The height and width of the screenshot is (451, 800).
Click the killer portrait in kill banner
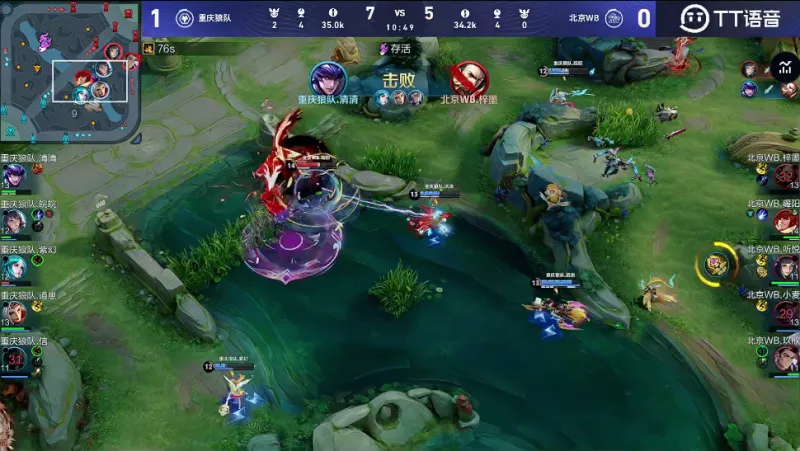tap(327, 78)
